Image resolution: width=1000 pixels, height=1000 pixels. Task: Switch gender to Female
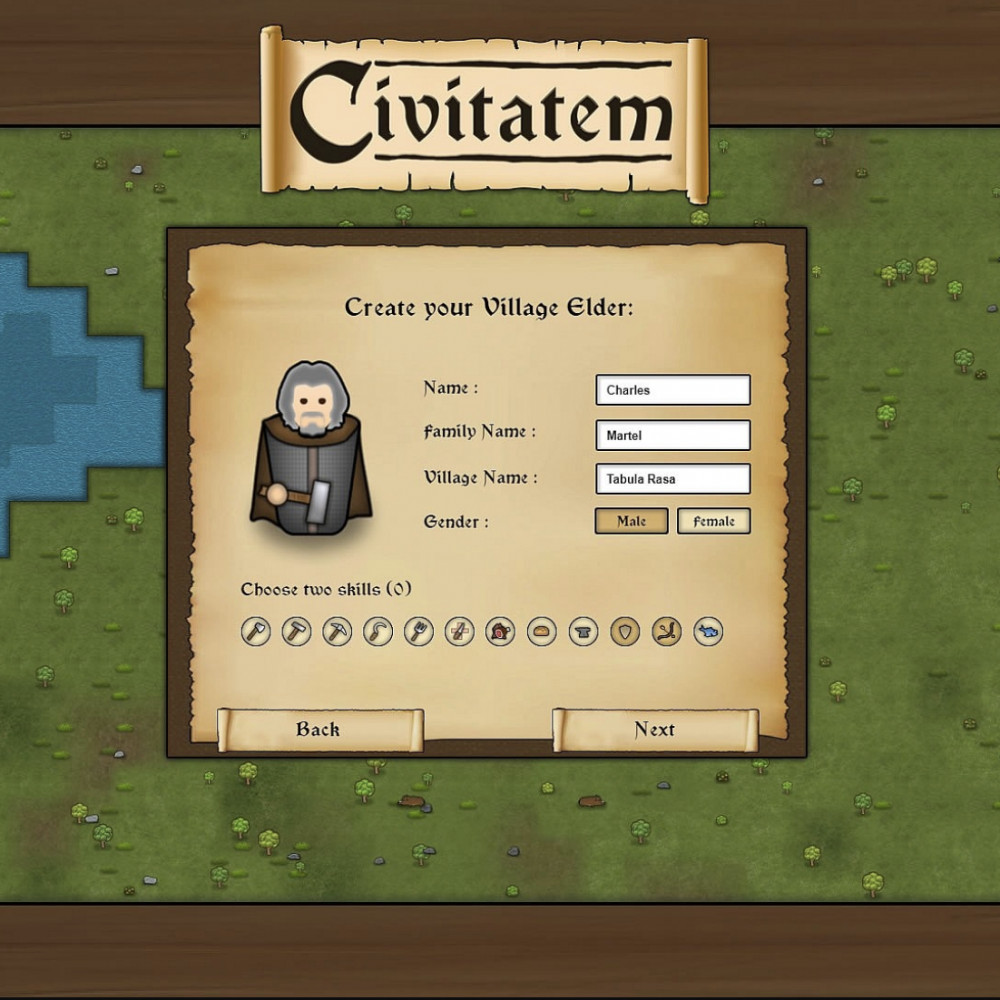(713, 521)
